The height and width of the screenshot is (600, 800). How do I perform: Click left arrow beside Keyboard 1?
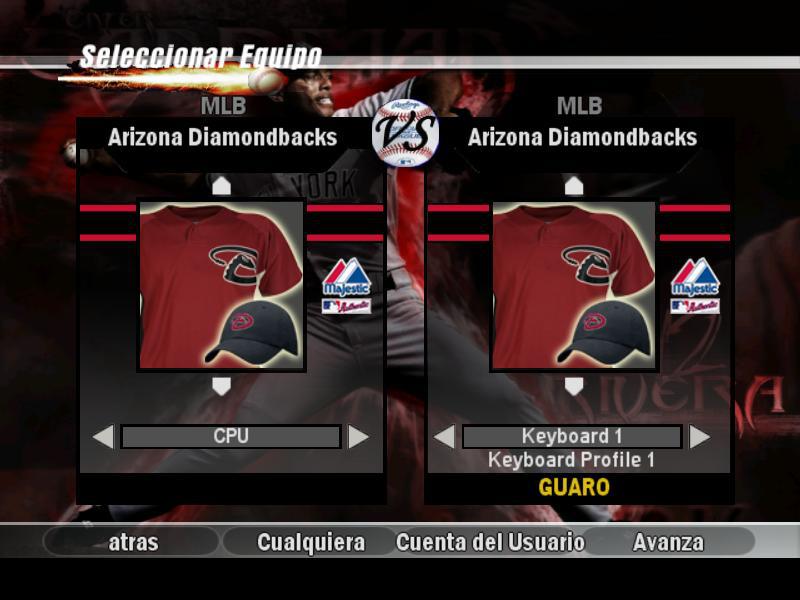click(x=444, y=437)
